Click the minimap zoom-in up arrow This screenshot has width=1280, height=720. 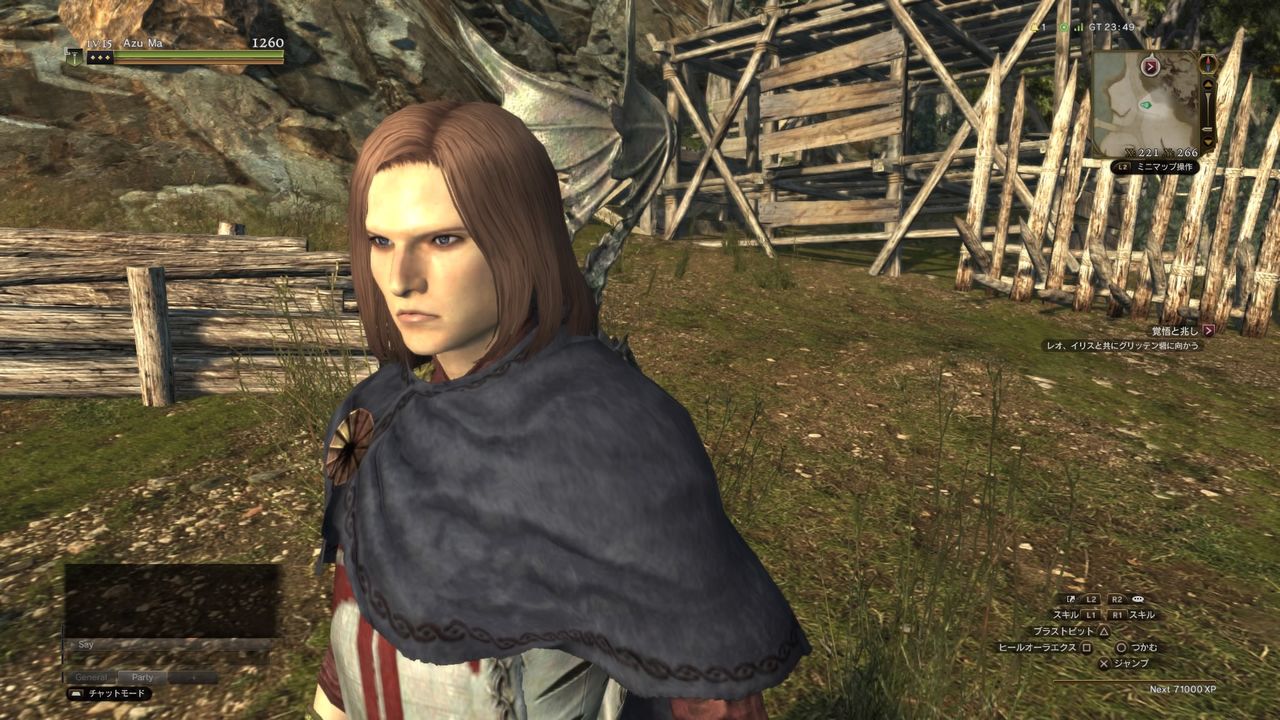pyautogui.click(x=1207, y=84)
